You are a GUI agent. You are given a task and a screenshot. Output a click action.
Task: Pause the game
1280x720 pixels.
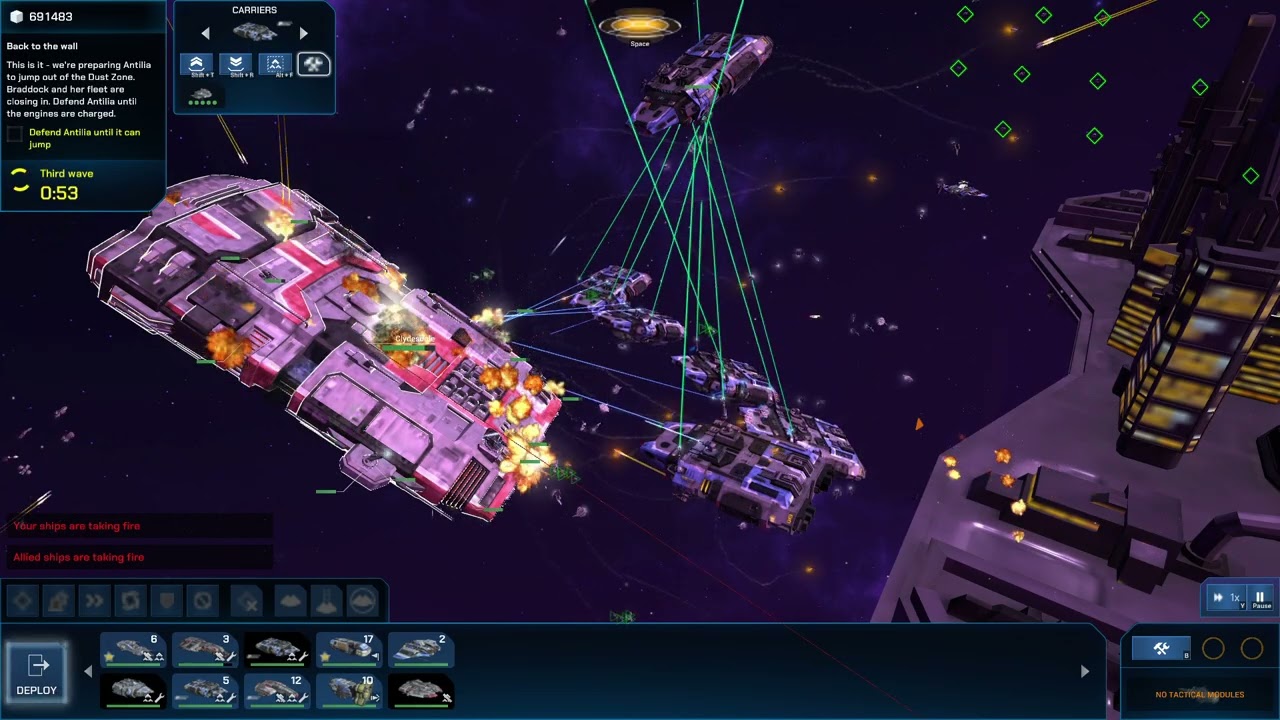1260,598
